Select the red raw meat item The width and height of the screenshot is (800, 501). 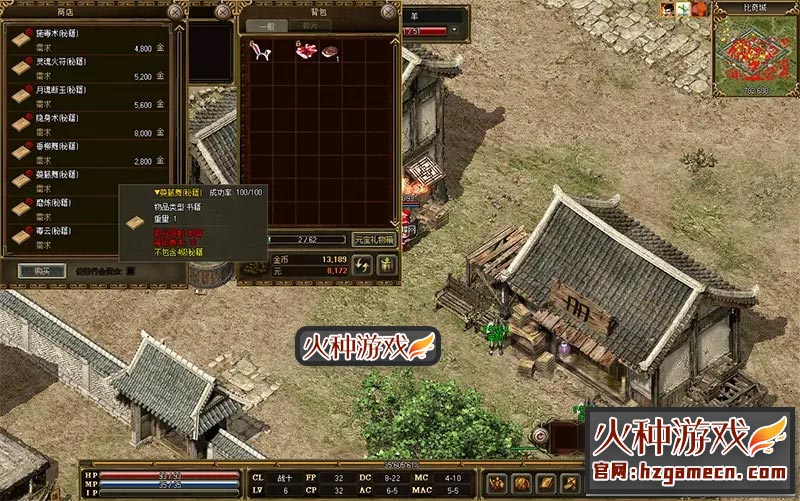tap(305, 48)
